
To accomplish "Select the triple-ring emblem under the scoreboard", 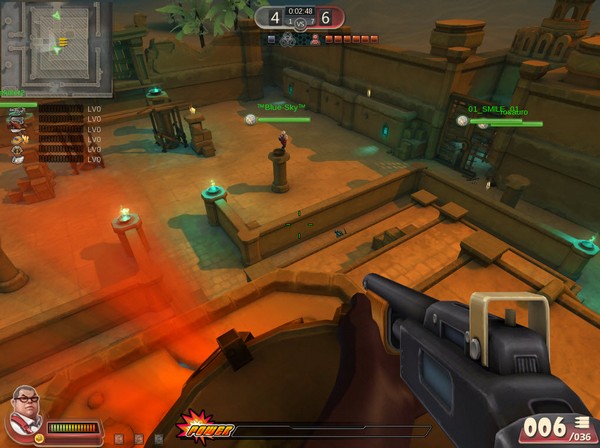I will [288, 40].
